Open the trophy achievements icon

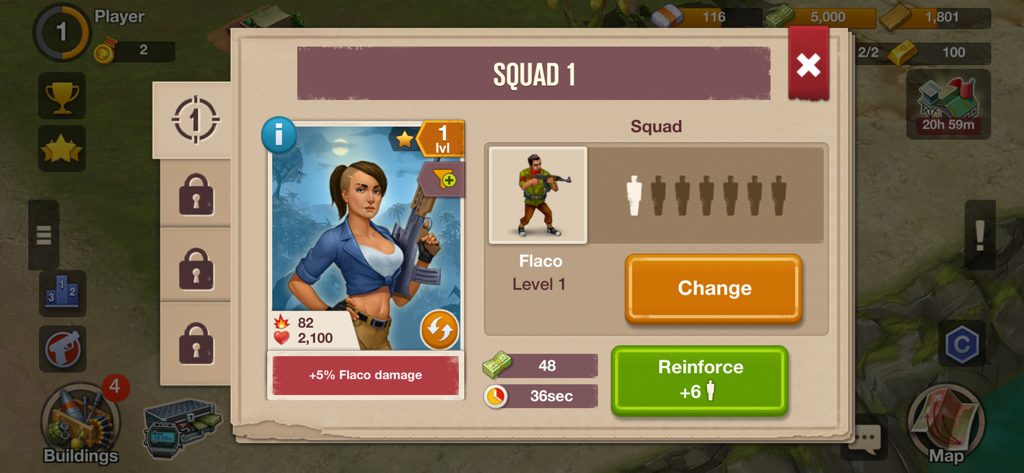pos(62,96)
